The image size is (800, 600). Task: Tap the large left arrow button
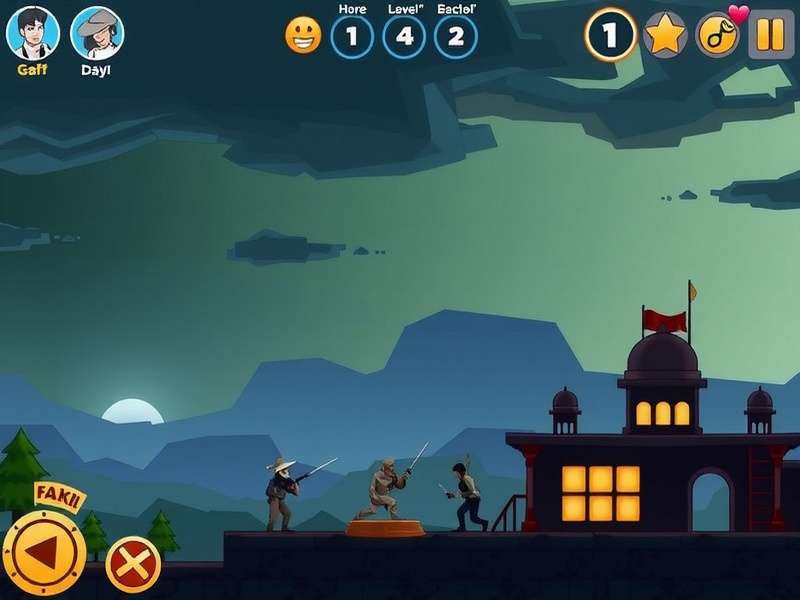[x=43, y=554]
